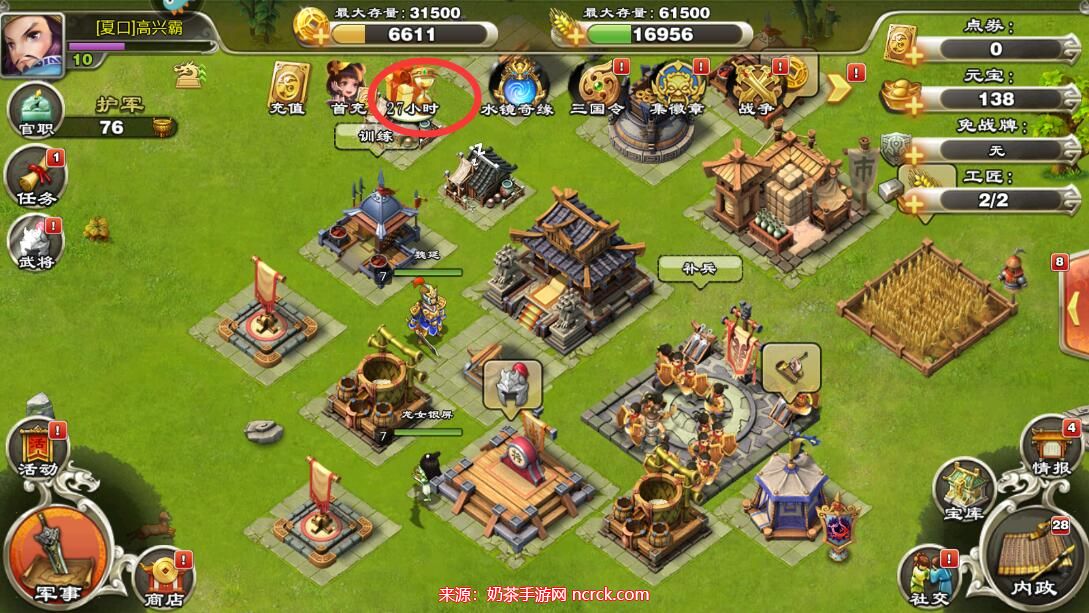
Task: Open the 三国令 icon
Action: (x=596, y=88)
